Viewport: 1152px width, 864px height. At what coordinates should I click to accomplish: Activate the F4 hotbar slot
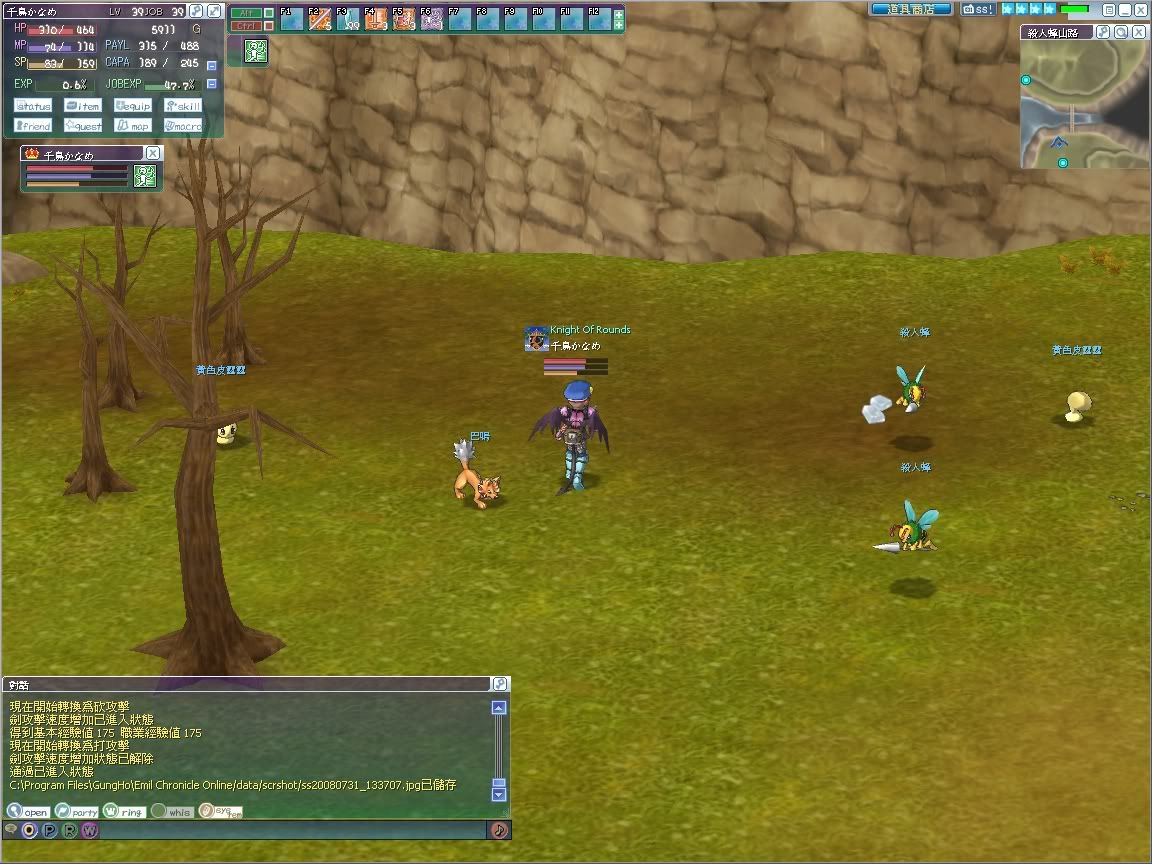click(x=376, y=19)
